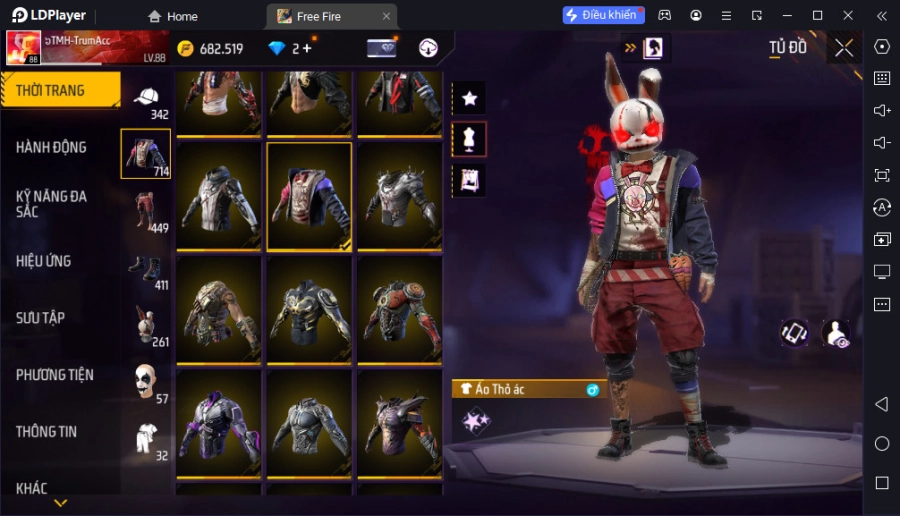Click the gold coin balance 682.519
Image resolution: width=900 pixels, height=516 pixels.
click(211, 48)
